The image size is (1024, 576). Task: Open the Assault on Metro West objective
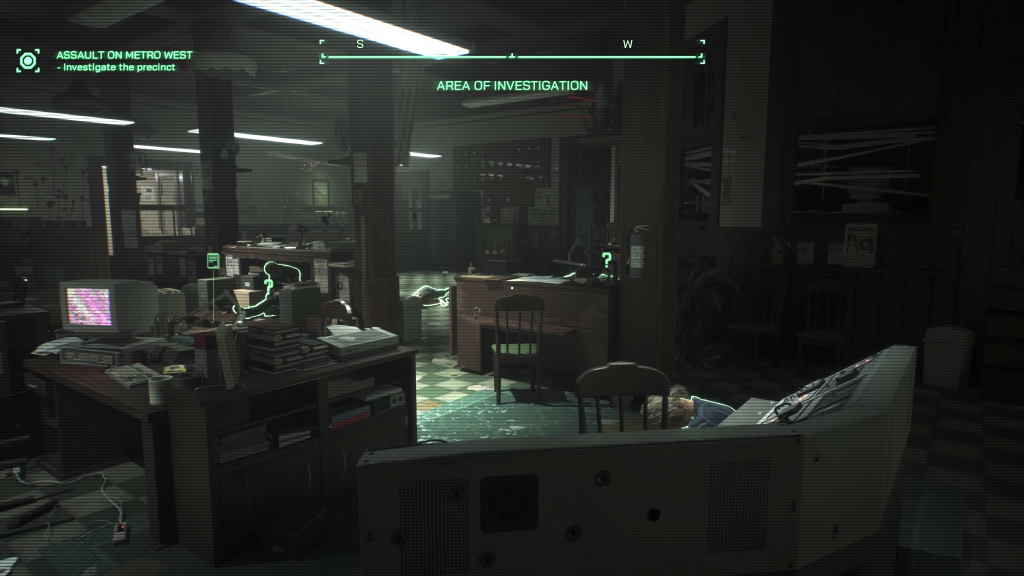(x=124, y=55)
